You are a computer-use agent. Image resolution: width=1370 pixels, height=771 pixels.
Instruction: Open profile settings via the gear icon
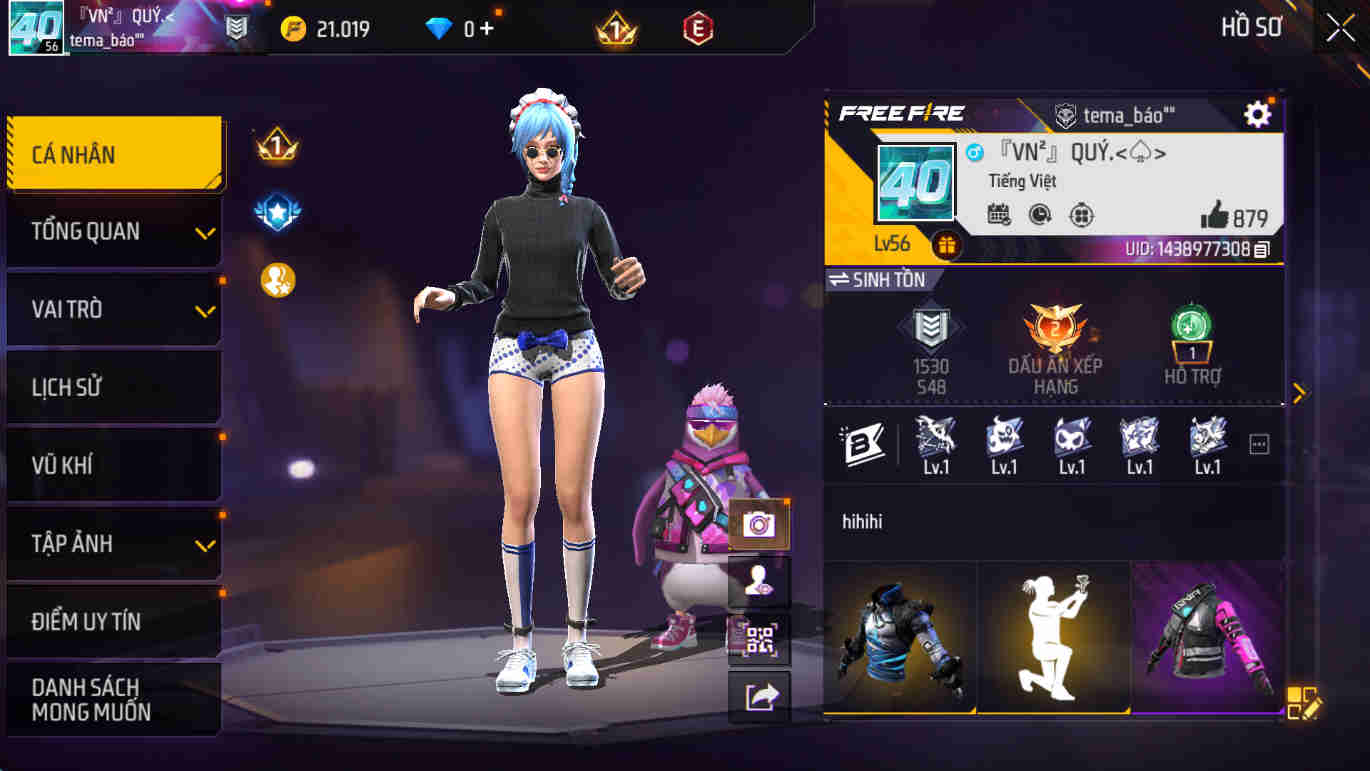click(1258, 114)
